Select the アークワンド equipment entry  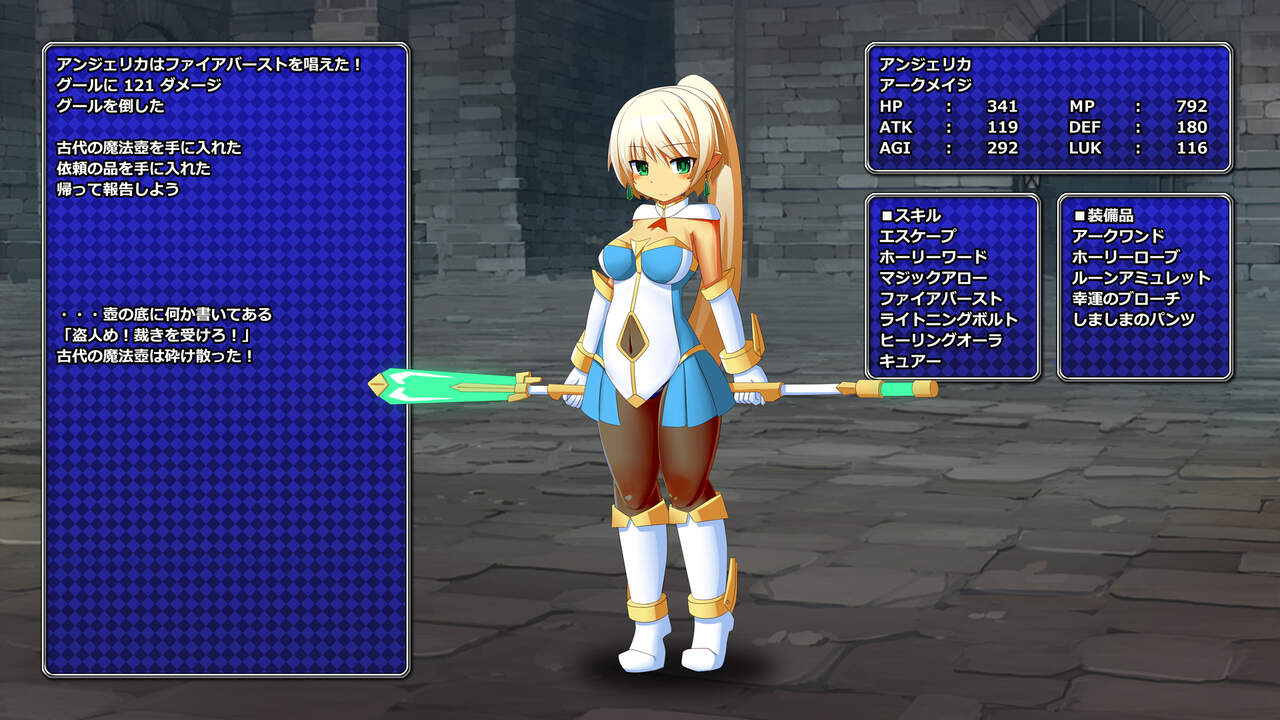[1118, 236]
